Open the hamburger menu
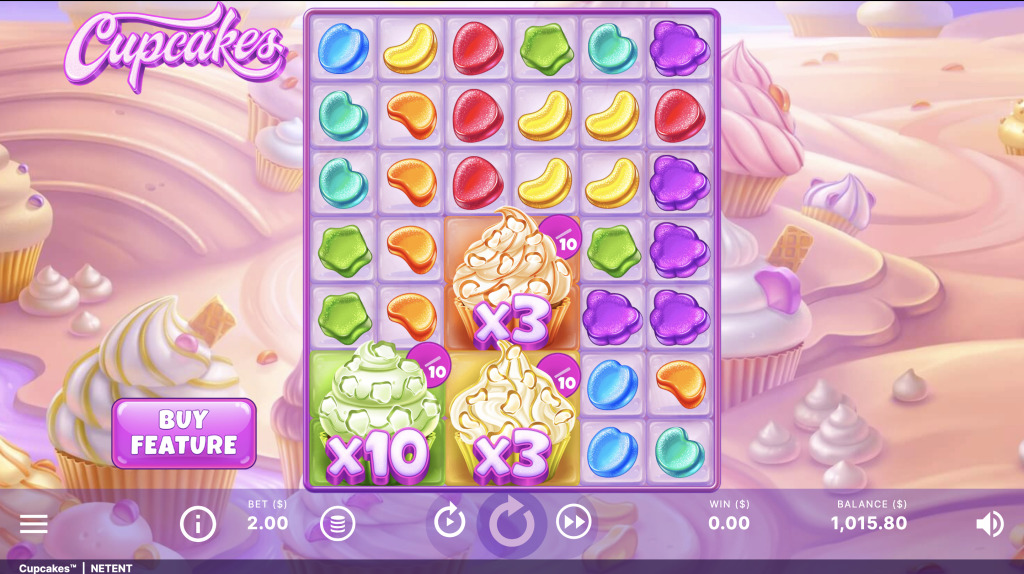 point(34,524)
